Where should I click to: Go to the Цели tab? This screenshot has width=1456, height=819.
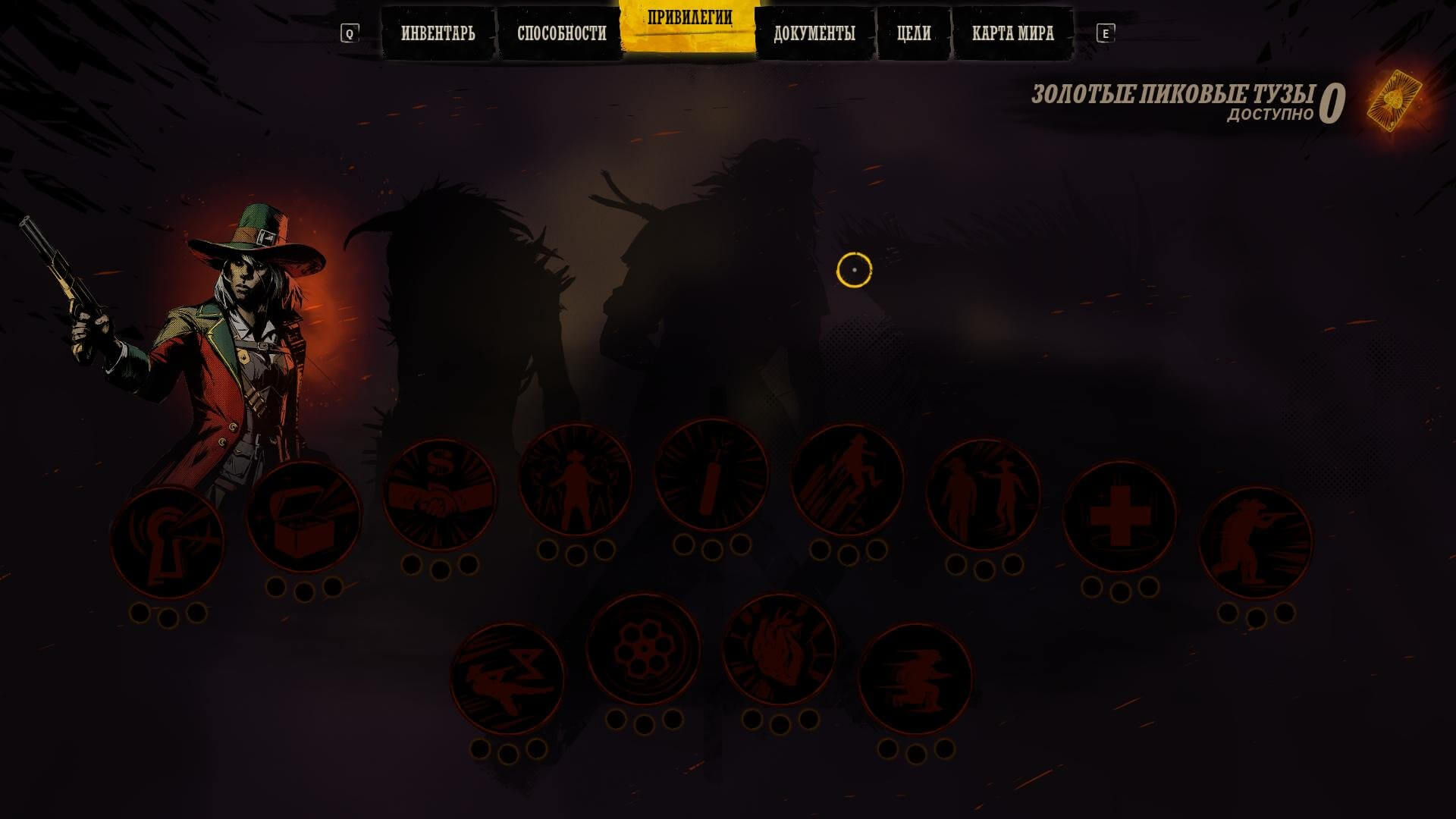point(914,33)
